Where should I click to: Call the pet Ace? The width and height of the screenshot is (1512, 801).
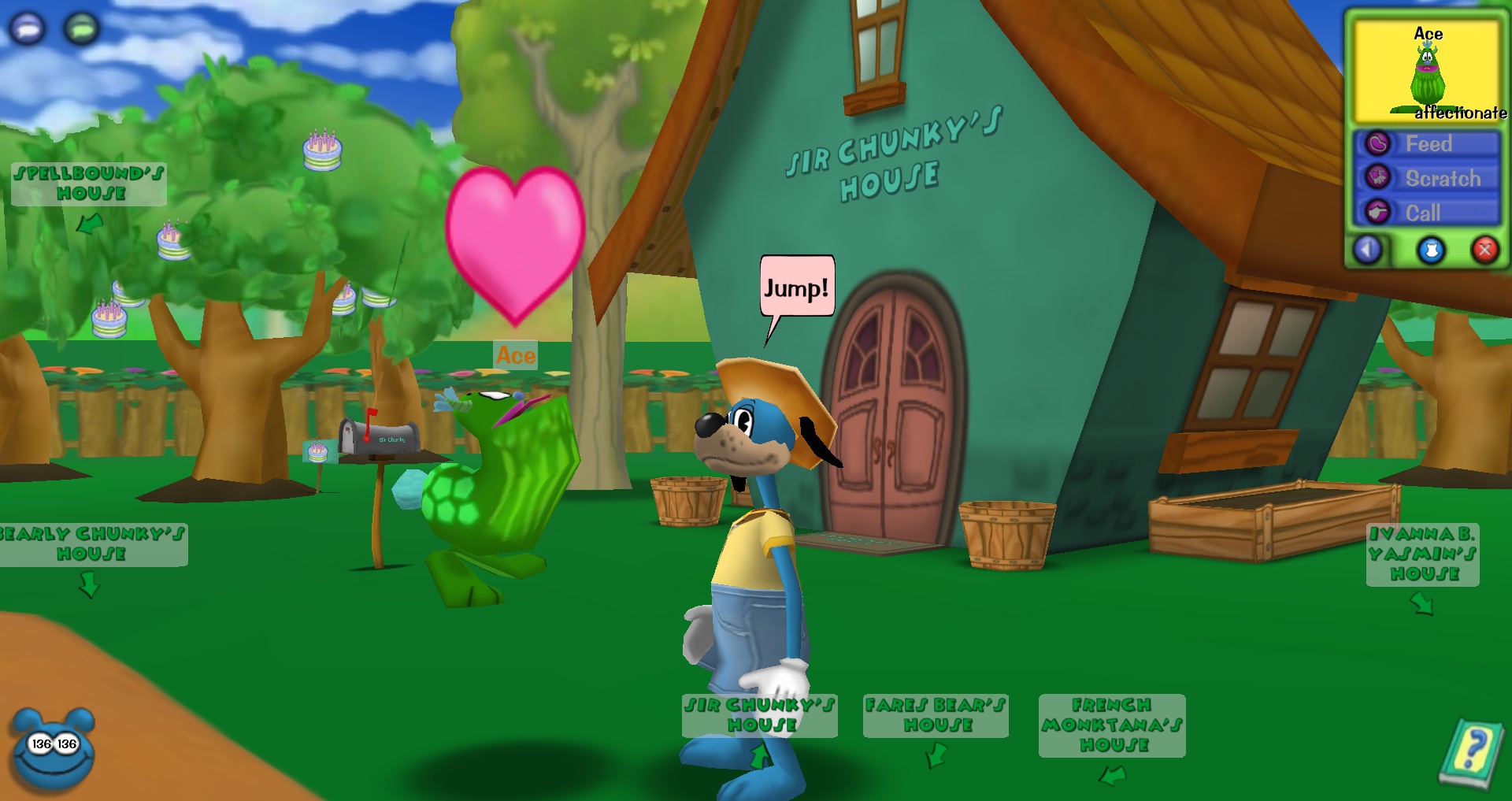pyautogui.click(x=1427, y=213)
